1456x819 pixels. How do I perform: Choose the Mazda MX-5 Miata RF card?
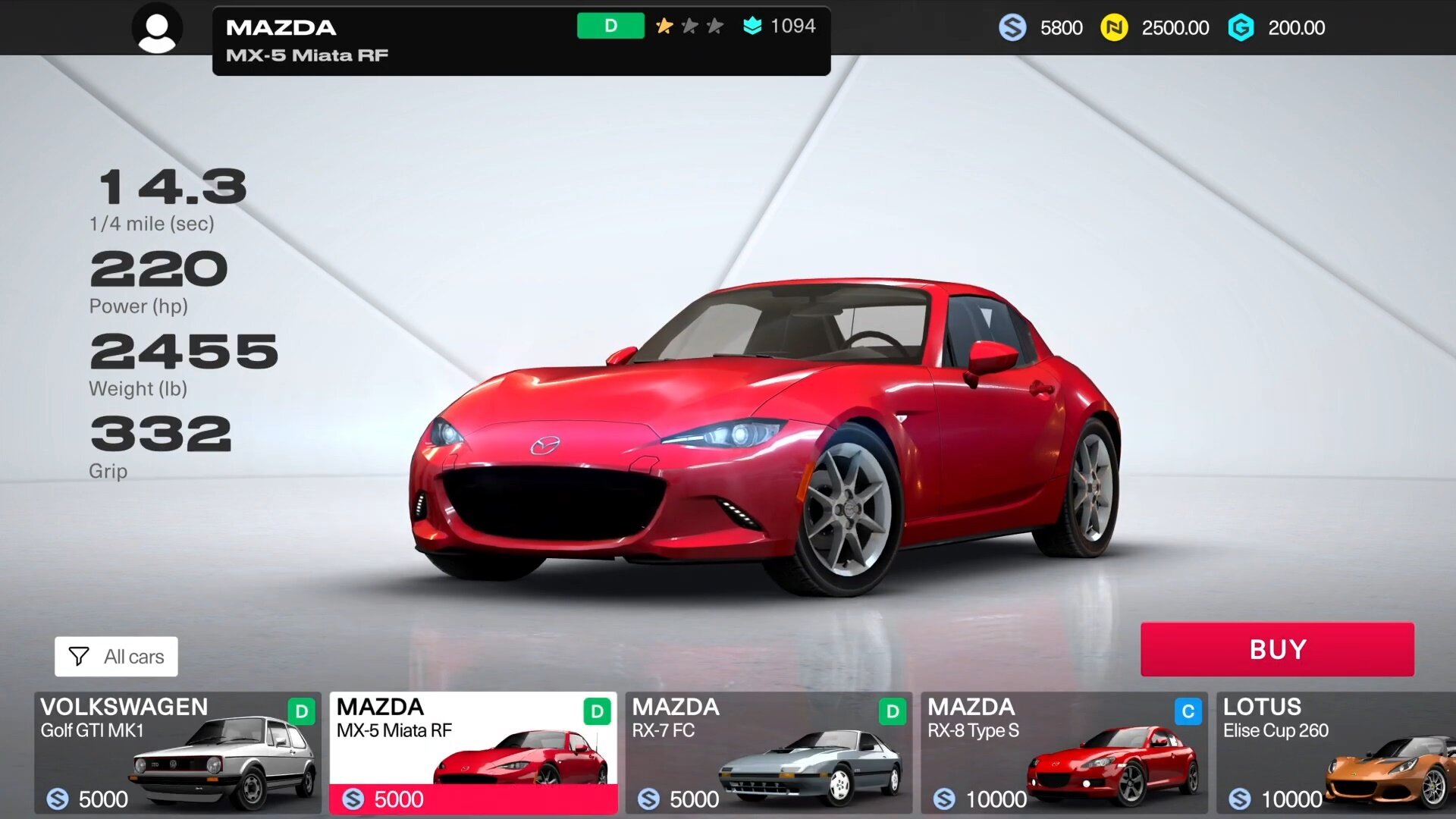coord(473,752)
